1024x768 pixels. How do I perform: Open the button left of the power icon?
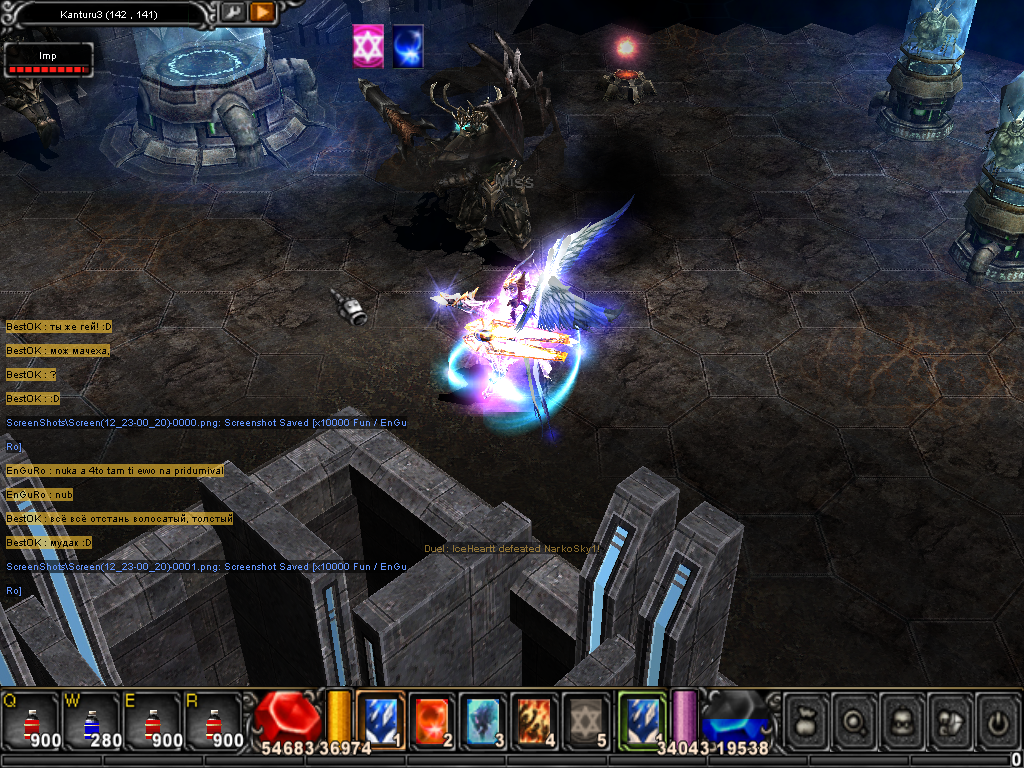point(951,720)
